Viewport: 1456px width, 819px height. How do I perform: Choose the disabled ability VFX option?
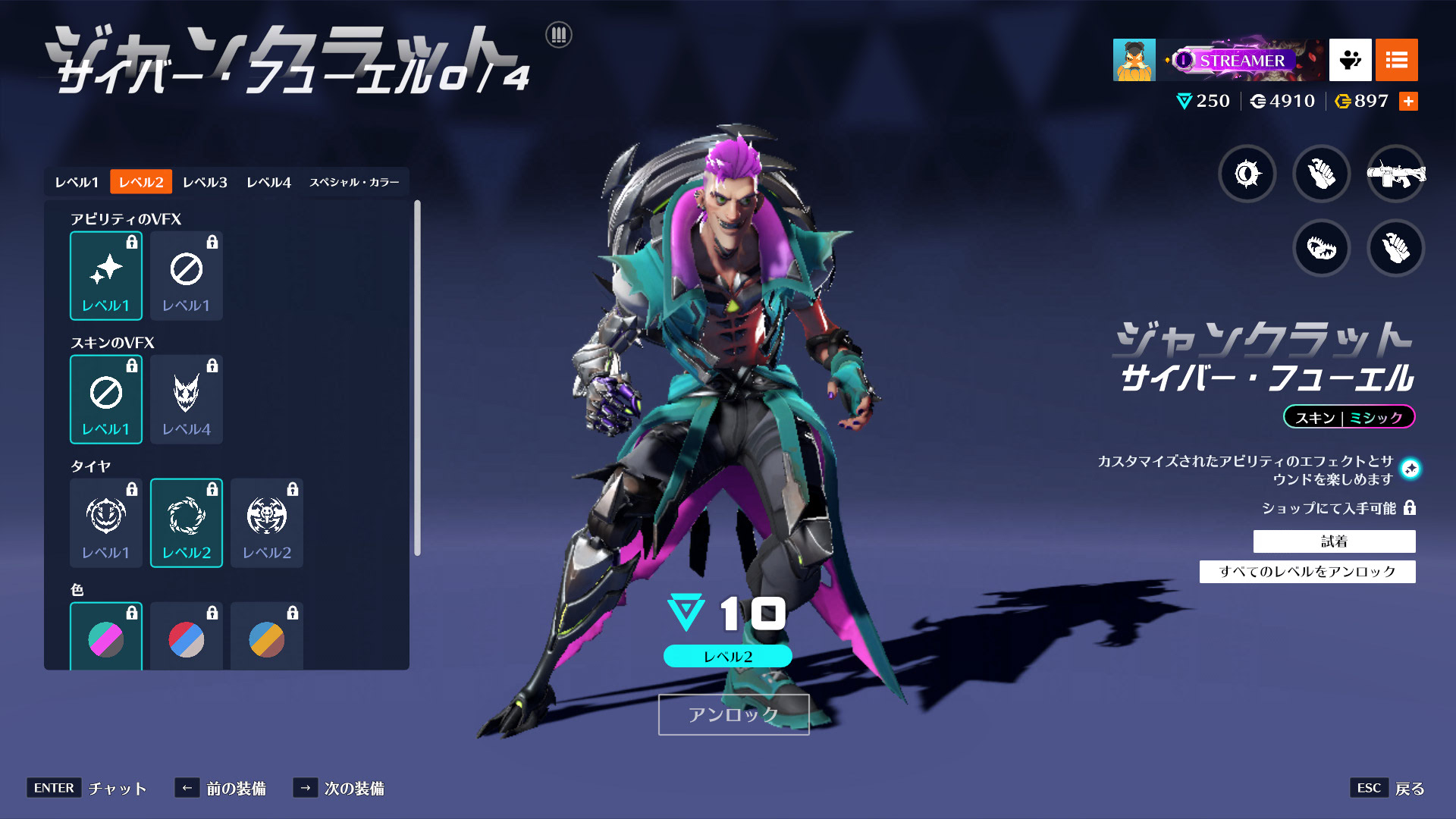[x=187, y=276]
